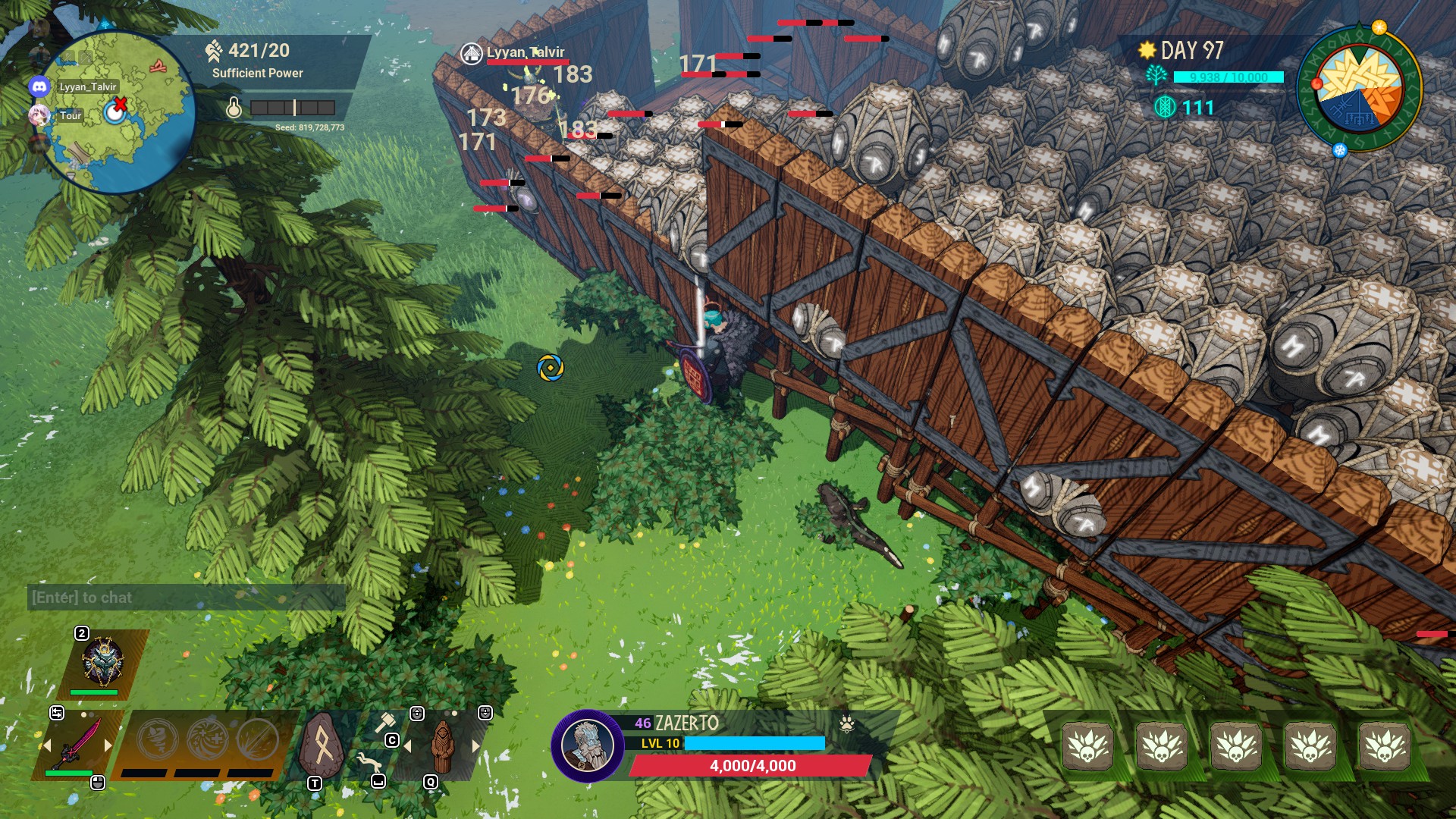
Task: Switch to the next weapon with right arrow
Action: (108, 745)
